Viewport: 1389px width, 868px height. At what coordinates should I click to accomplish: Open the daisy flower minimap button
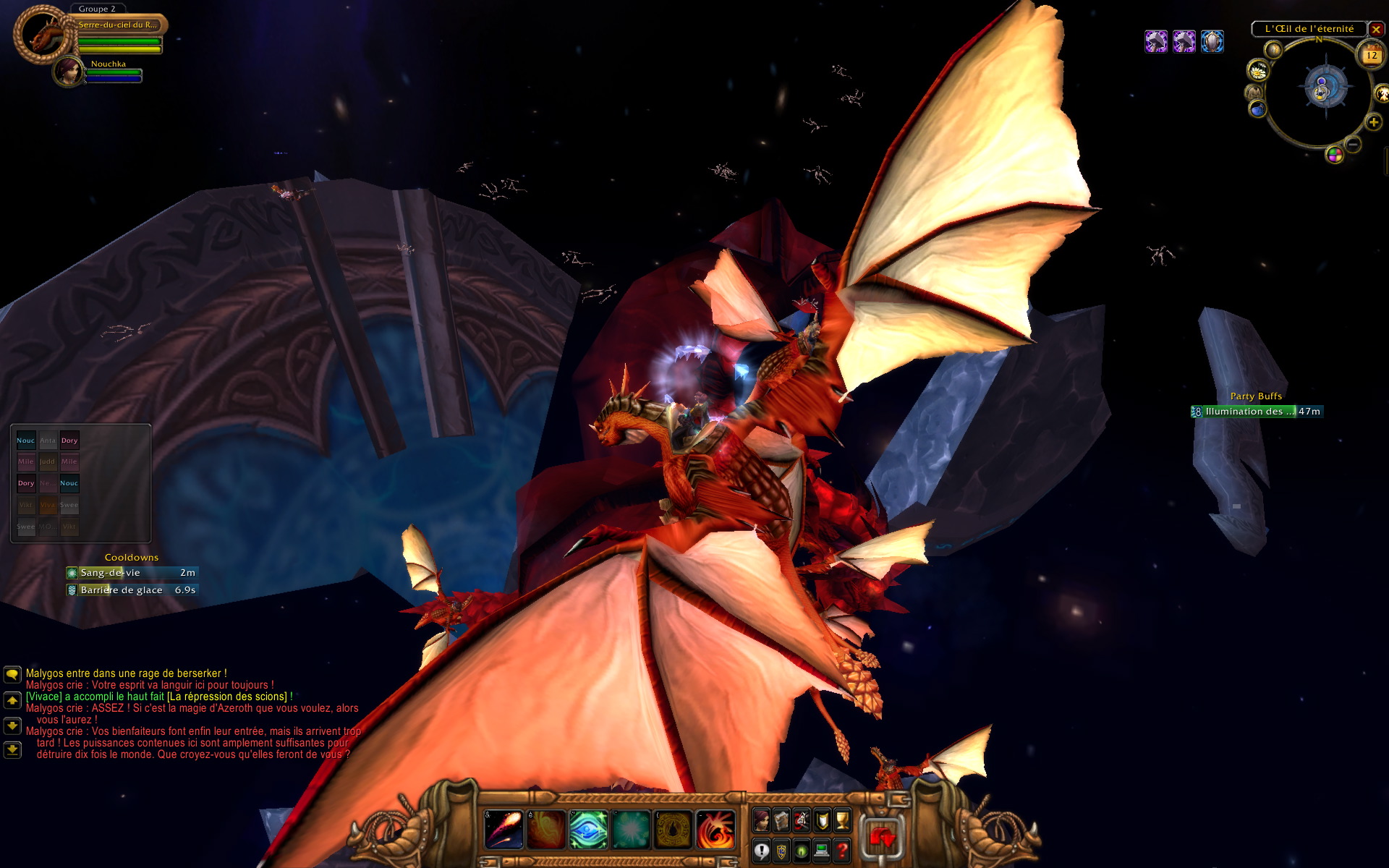tap(1258, 70)
